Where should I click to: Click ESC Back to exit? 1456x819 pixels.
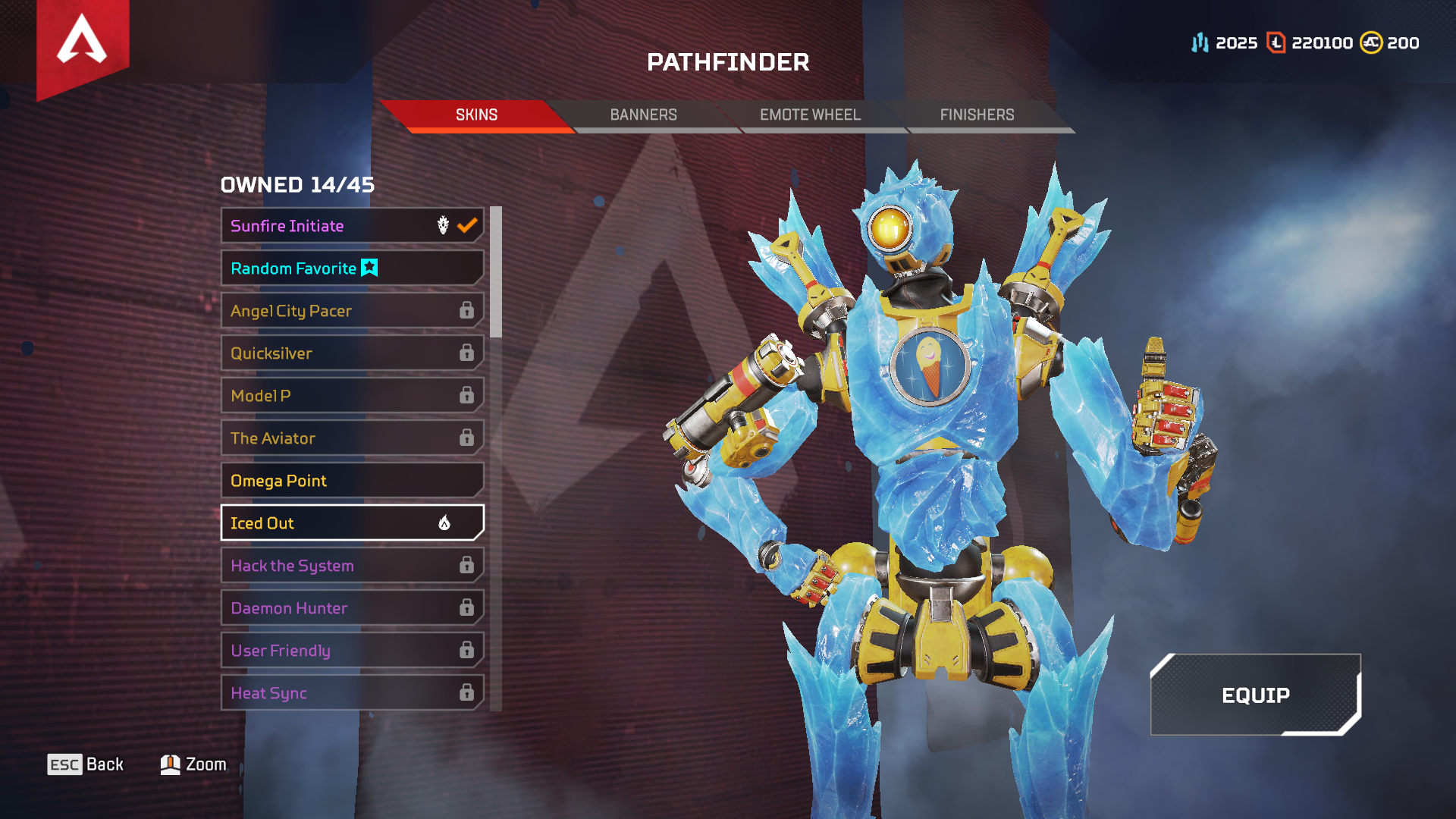pyautogui.click(x=83, y=764)
